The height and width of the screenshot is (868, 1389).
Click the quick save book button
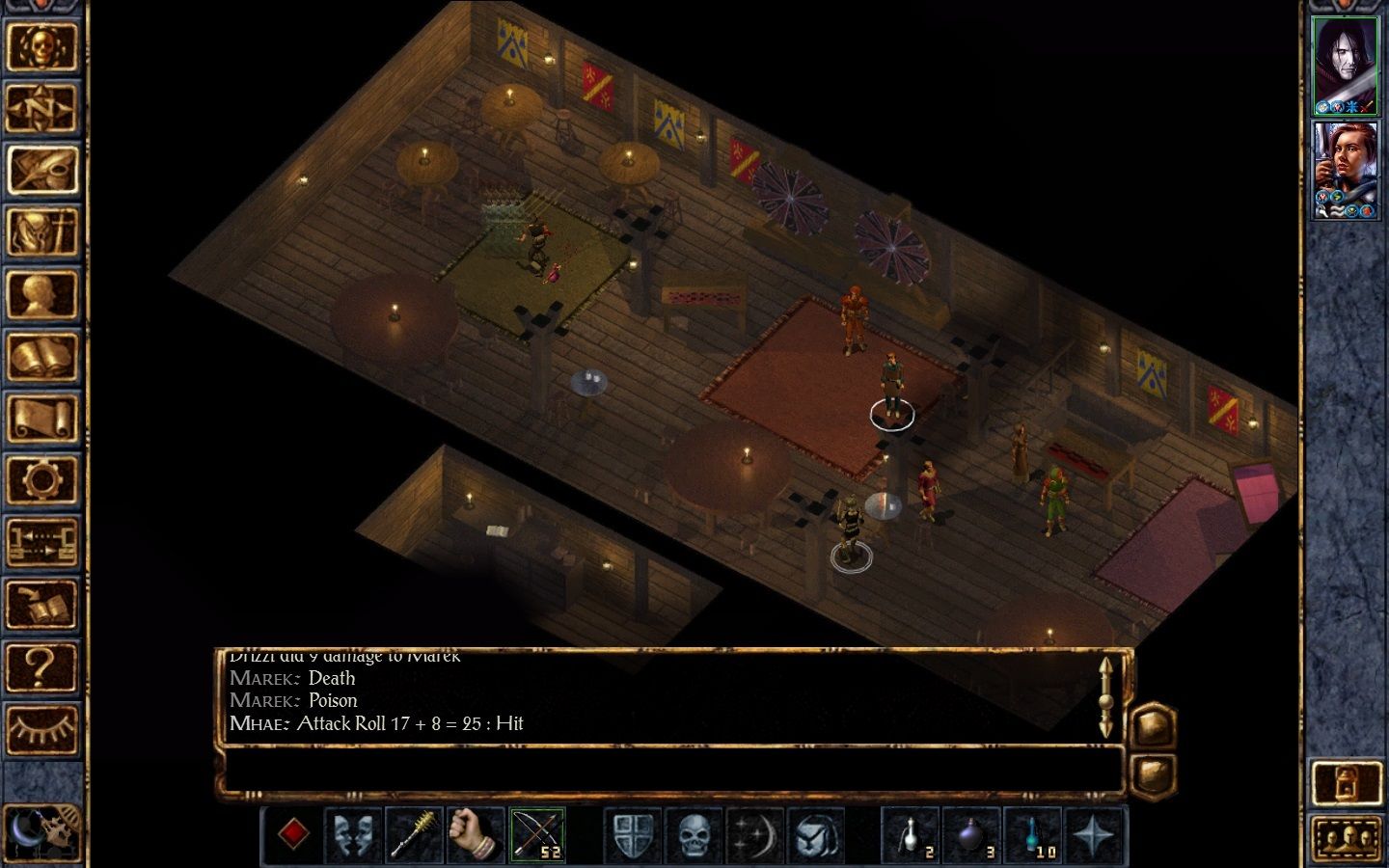click(x=41, y=605)
